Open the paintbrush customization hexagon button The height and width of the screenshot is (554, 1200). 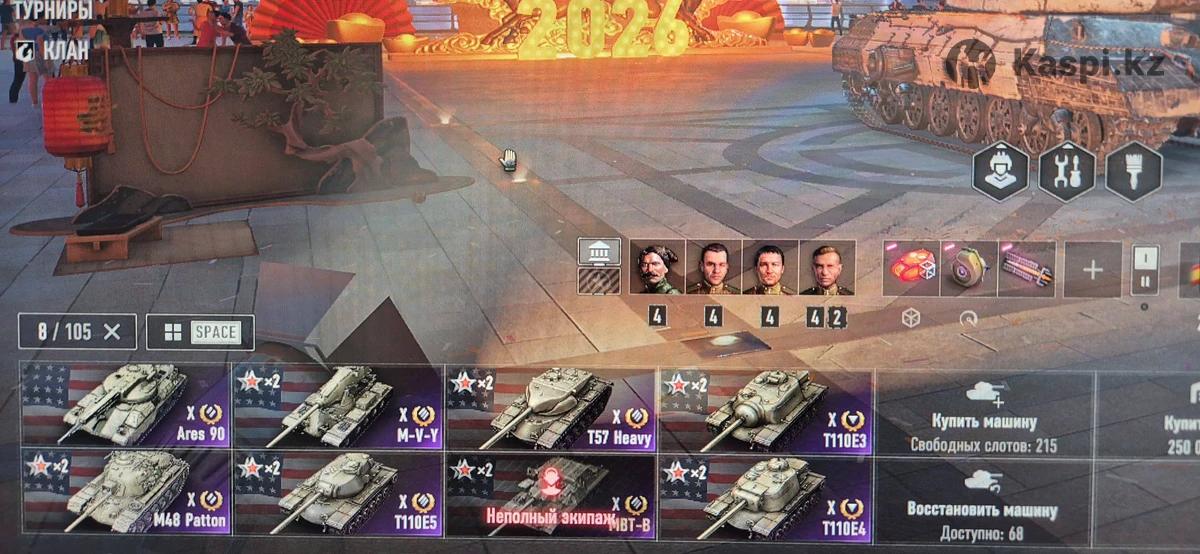click(1133, 172)
